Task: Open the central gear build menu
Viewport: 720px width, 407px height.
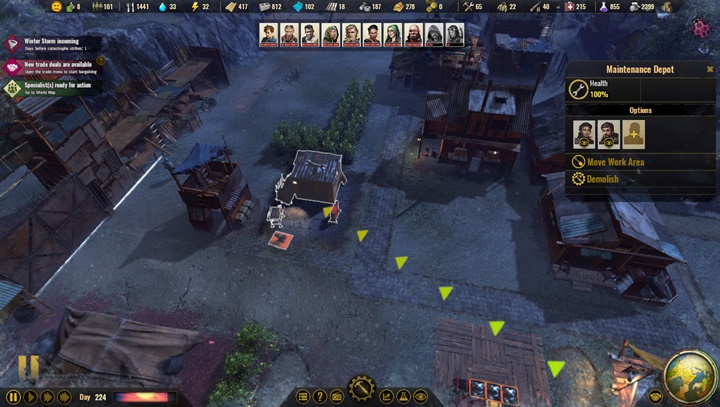Action: click(361, 389)
